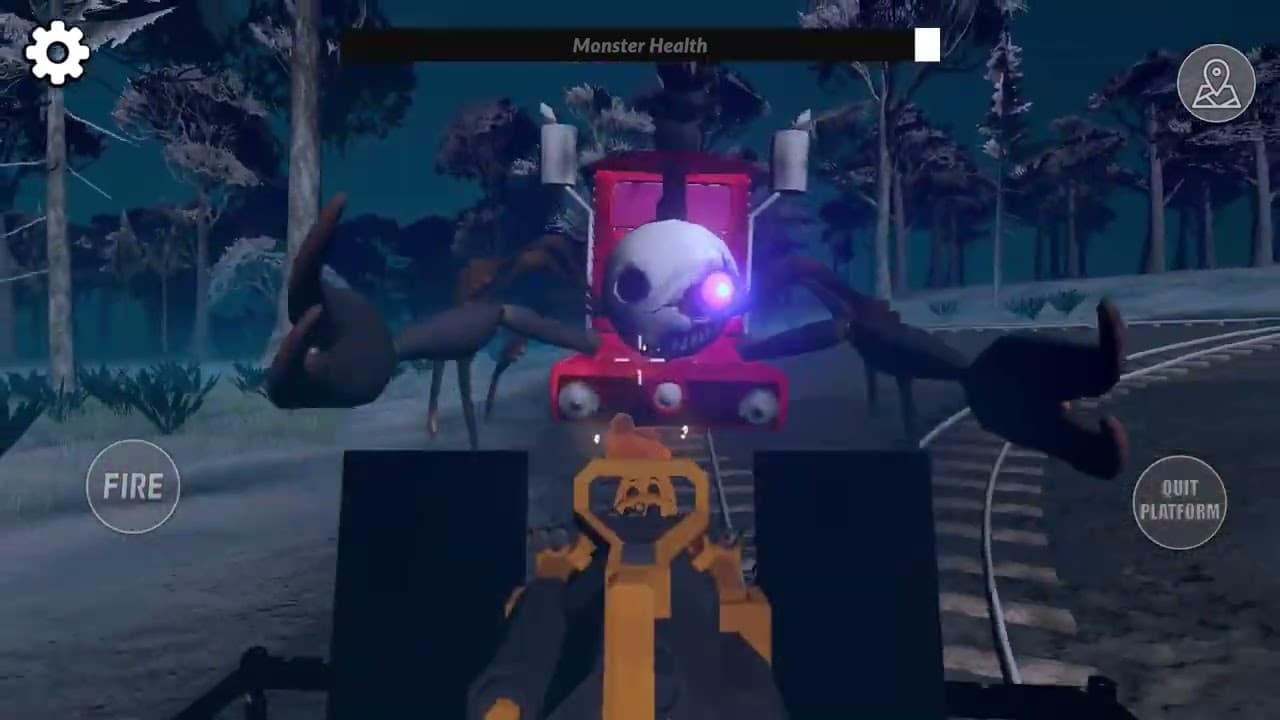Select the Monster Health label

pyautogui.click(x=640, y=45)
